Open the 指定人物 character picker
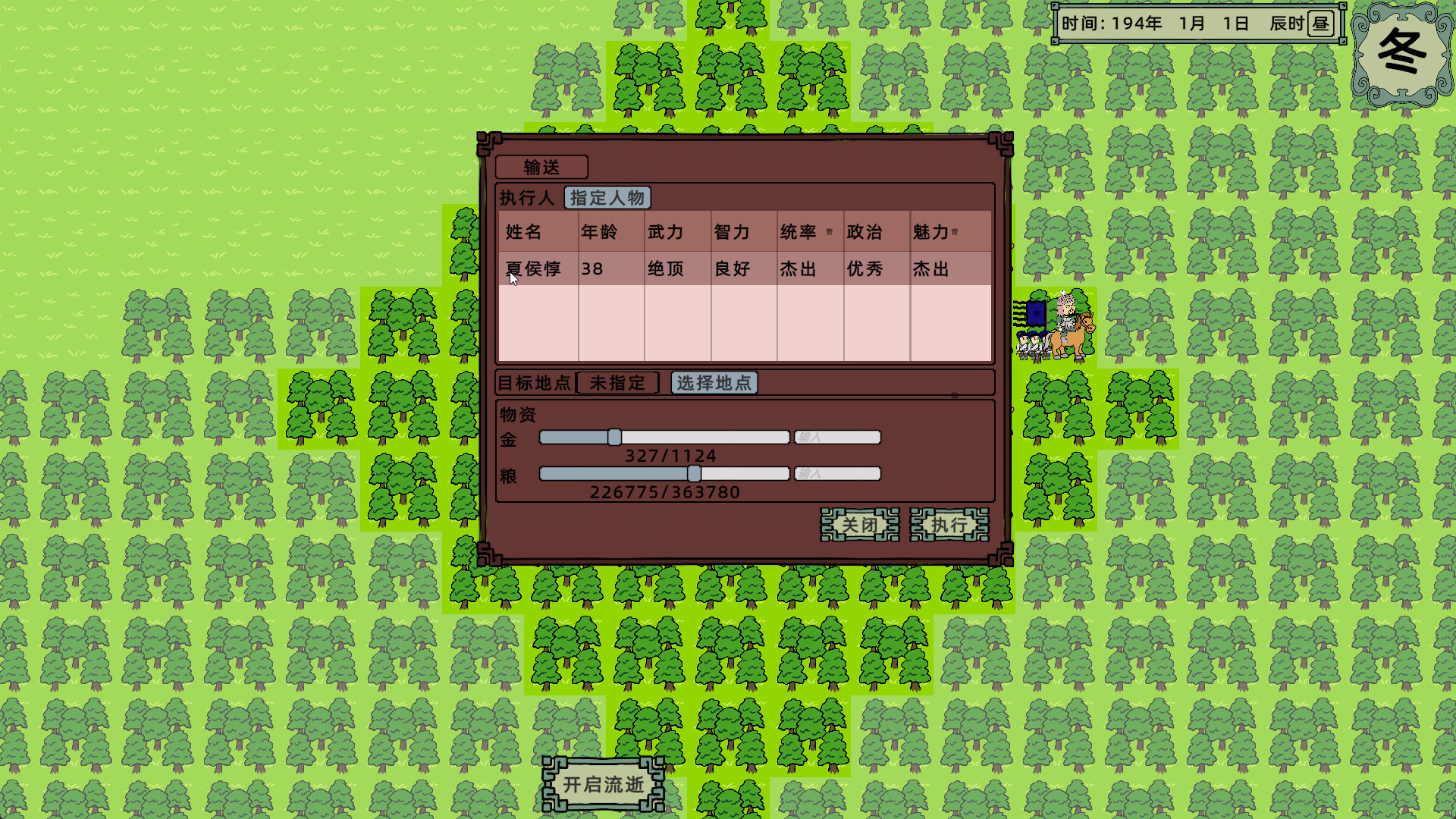Viewport: 1456px width, 819px height. click(607, 198)
